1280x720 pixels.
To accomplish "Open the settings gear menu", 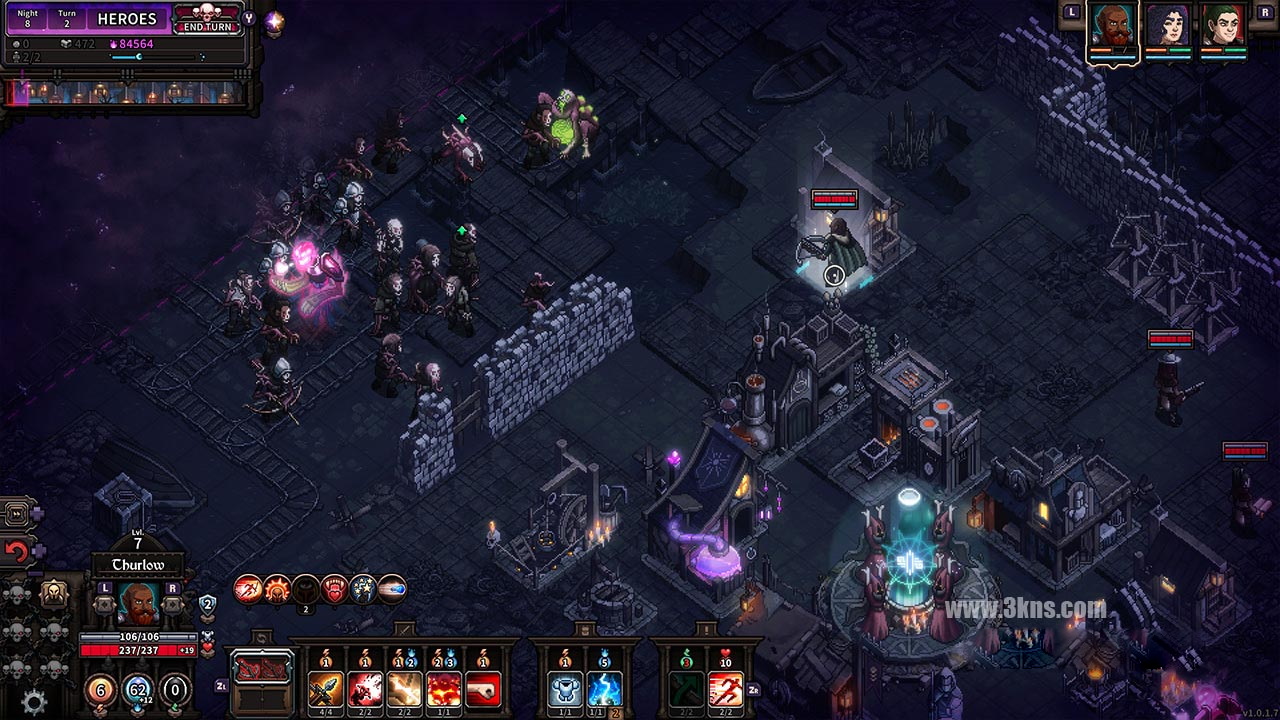I will [x=34, y=702].
